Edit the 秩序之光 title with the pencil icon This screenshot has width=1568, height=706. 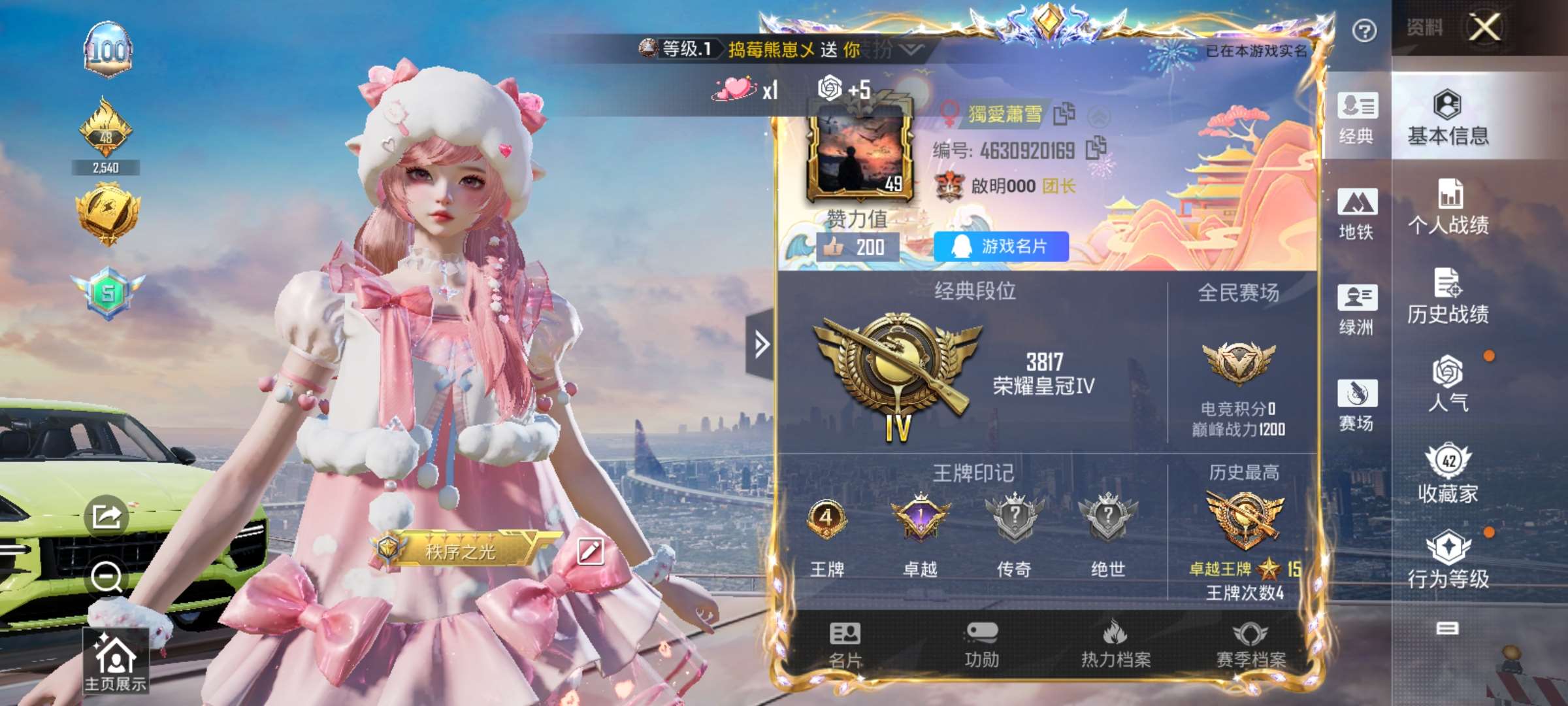pyautogui.click(x=590, y=551)
